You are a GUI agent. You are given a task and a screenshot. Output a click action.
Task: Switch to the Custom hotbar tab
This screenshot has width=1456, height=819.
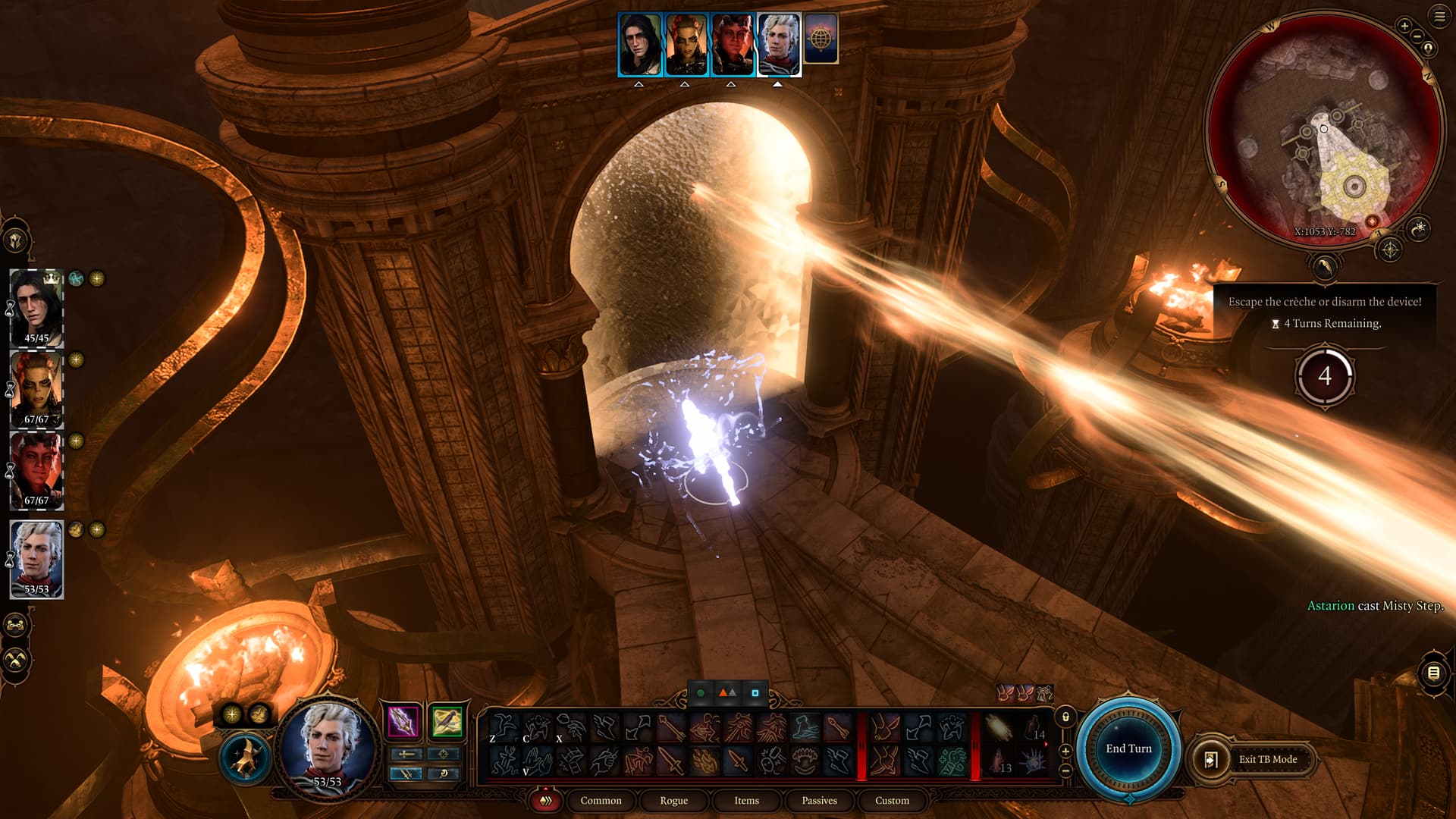pyautogui.click(x=892, y=801)
